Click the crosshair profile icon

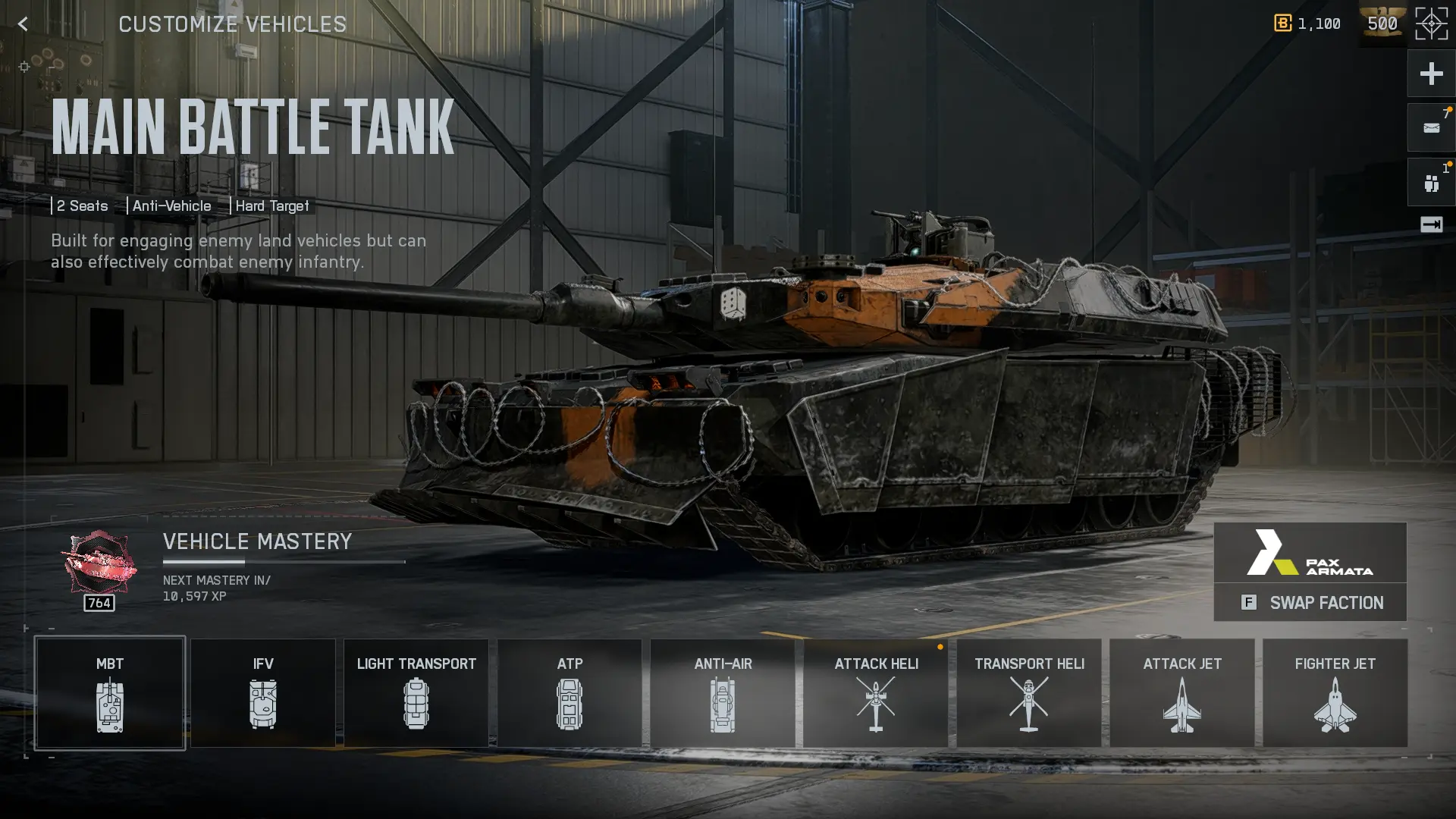1431,24
